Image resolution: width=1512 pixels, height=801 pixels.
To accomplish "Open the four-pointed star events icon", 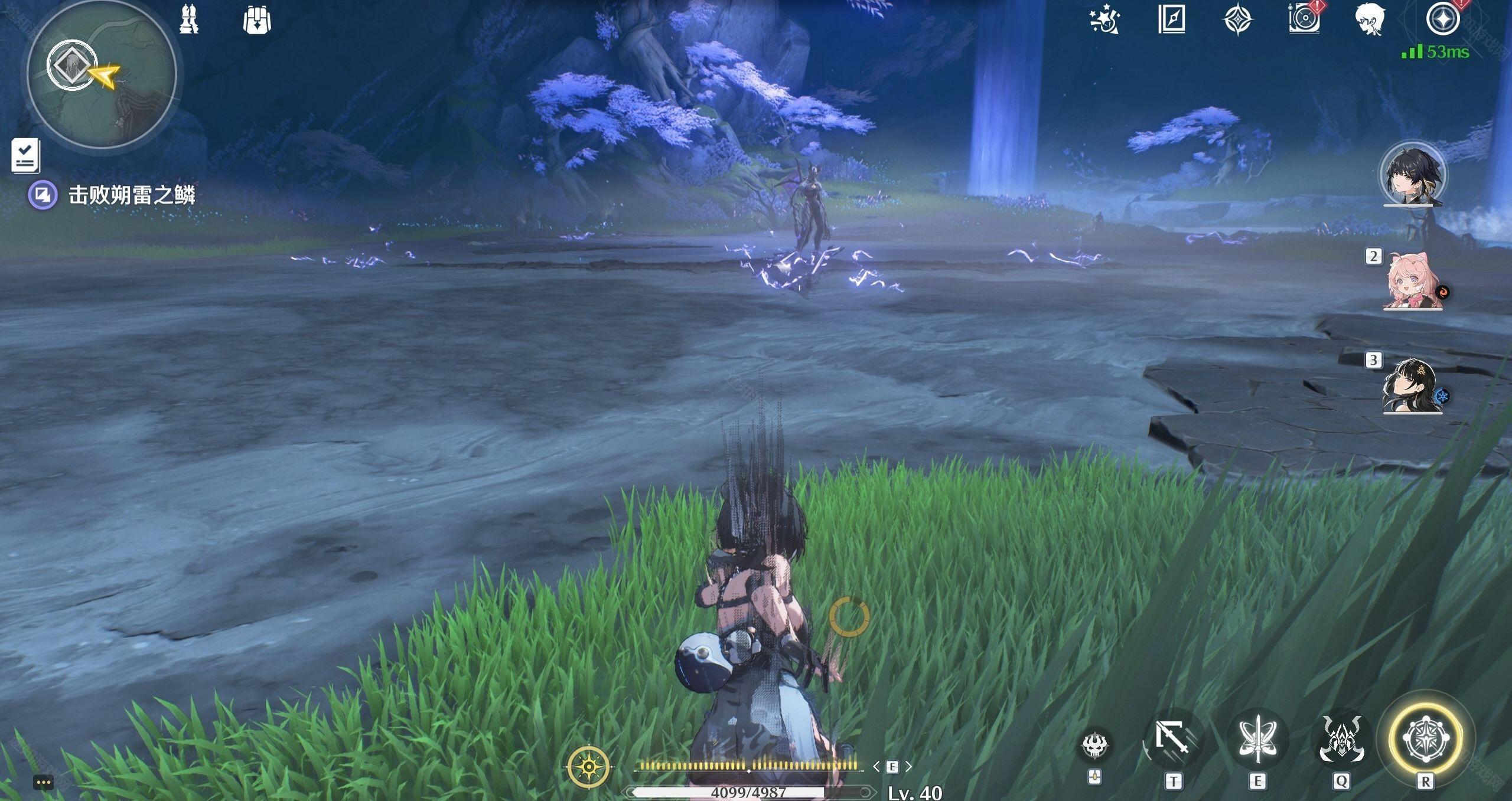I will 1237,20.
